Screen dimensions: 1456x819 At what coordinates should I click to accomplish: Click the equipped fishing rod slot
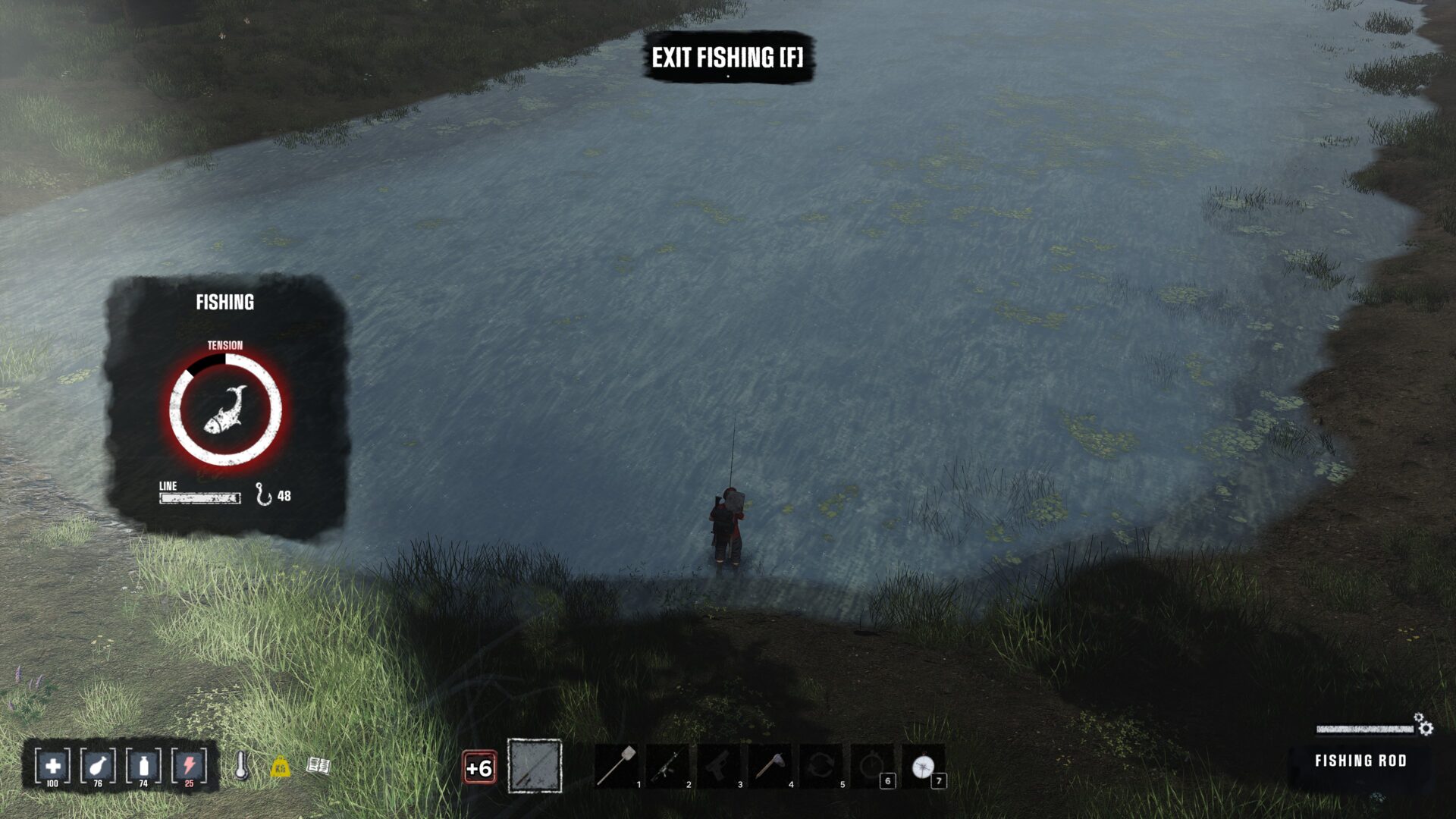coord(535,766)
